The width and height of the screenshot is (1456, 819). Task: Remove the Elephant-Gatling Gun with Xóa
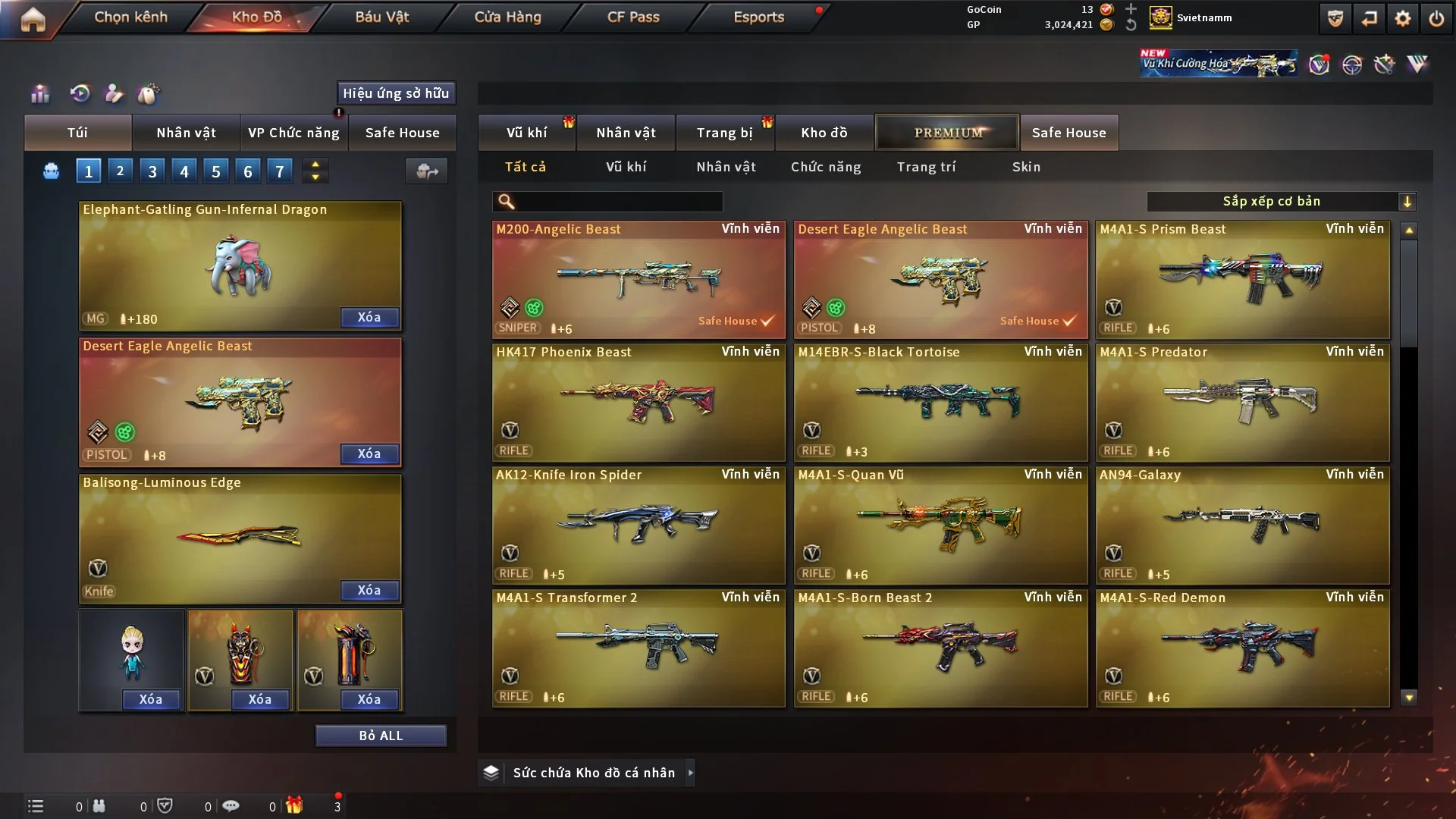click(369, 317)
